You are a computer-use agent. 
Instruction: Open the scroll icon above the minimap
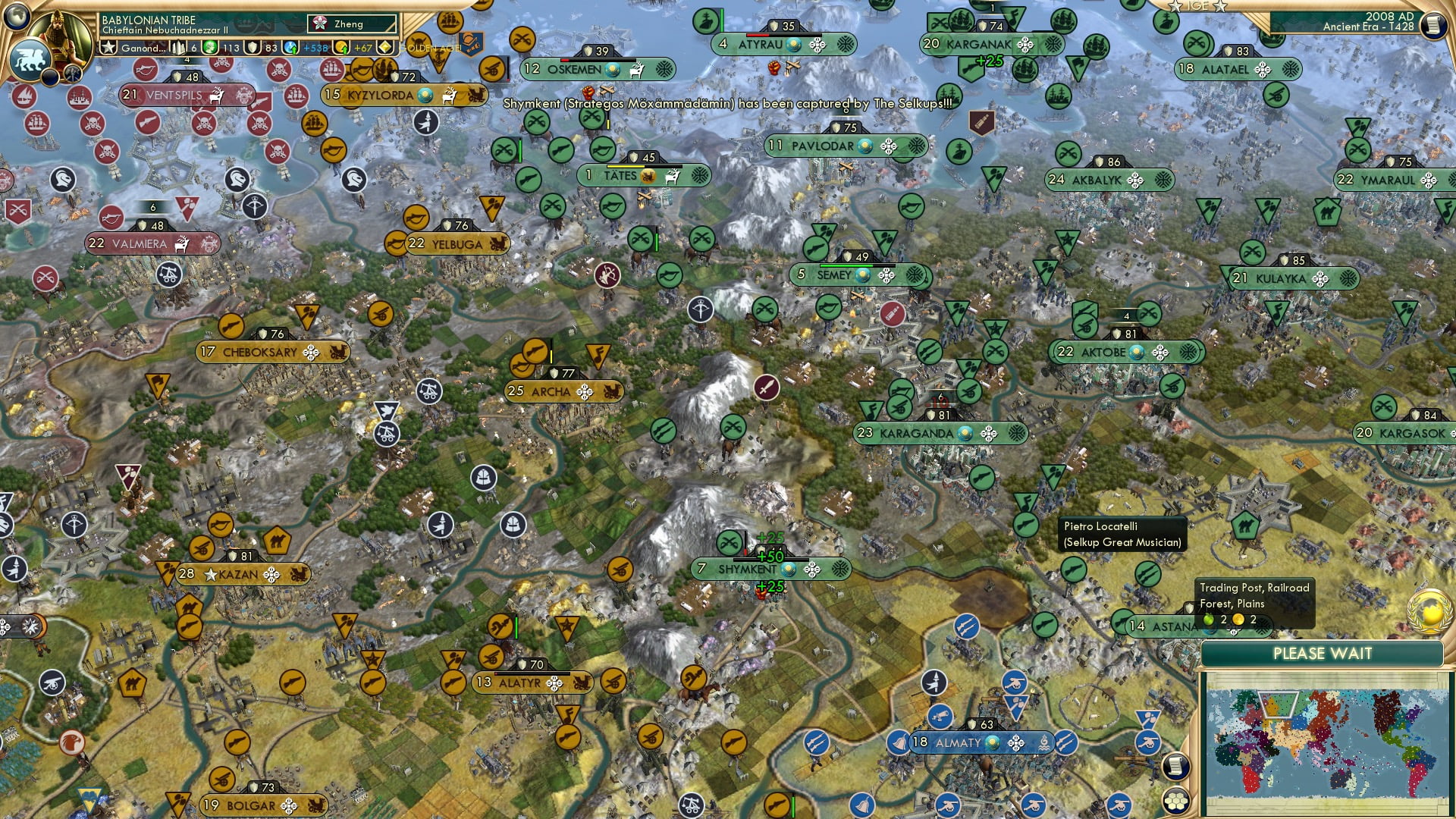[1175, 767]
